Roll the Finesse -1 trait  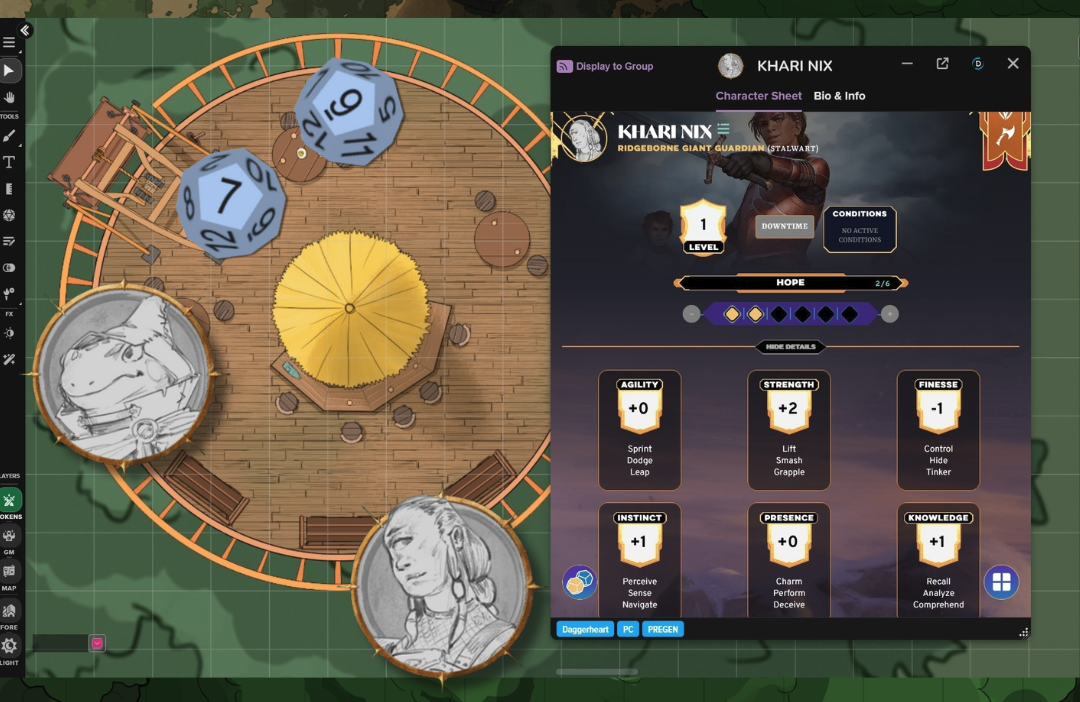938,408
